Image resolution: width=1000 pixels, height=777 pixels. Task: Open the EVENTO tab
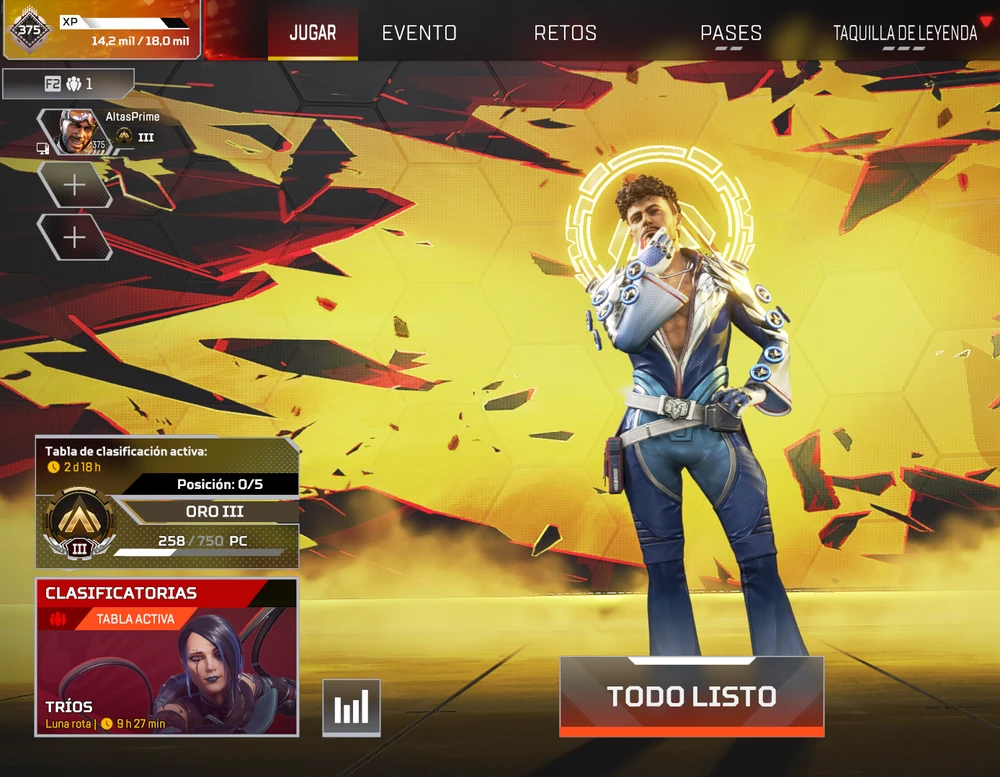(x=419, y=33)
